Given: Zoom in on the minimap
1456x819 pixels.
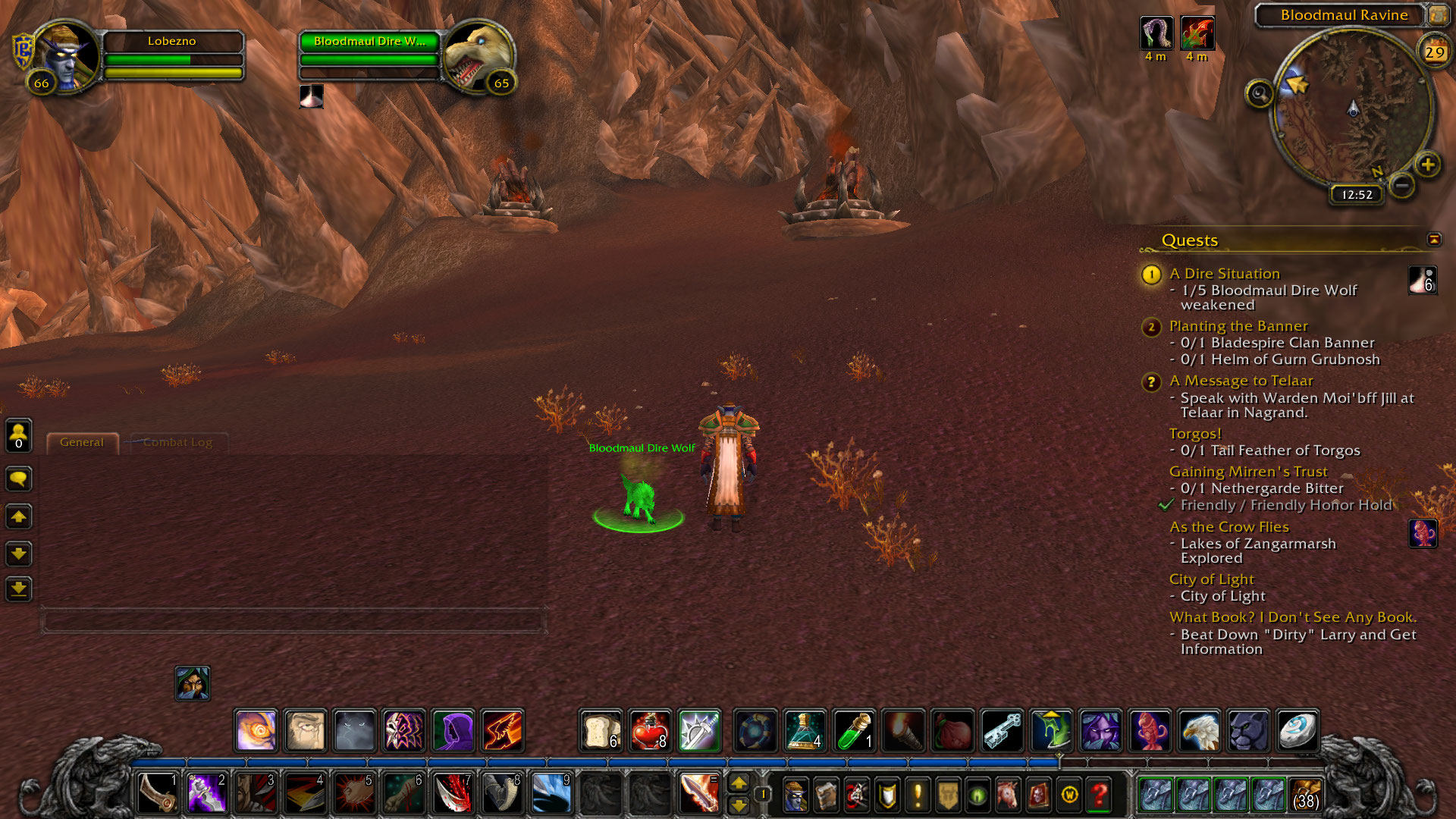Looking at the screenshot, I should coord(1427,165).
